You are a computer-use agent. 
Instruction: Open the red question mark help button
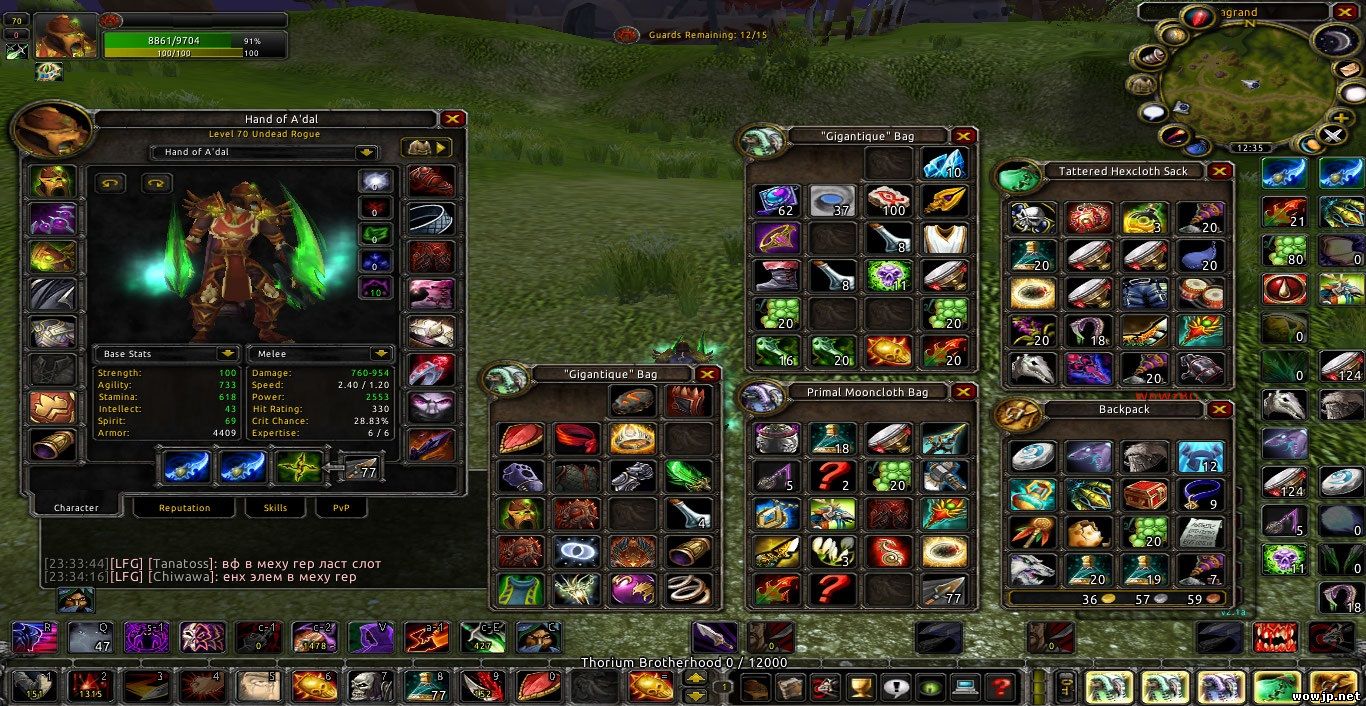coord(999,687)
